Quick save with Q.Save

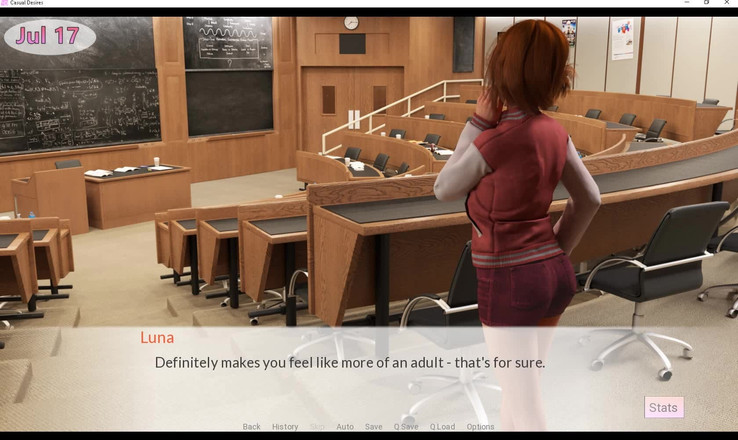coord(406,427)
